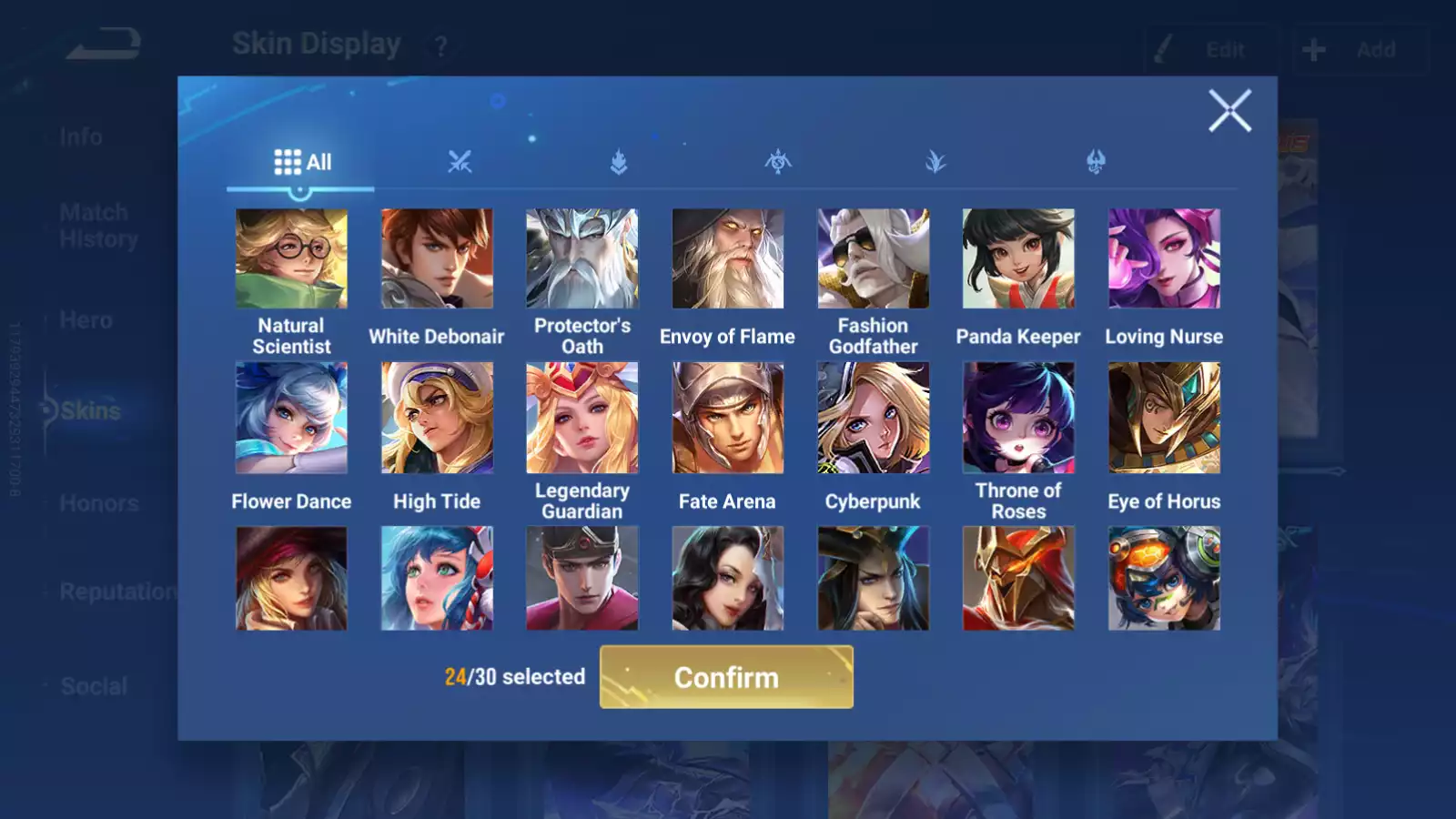Pick the Loving Nurse skin
Viewport: 1456px width, 819px height.
click(1164, 259)
